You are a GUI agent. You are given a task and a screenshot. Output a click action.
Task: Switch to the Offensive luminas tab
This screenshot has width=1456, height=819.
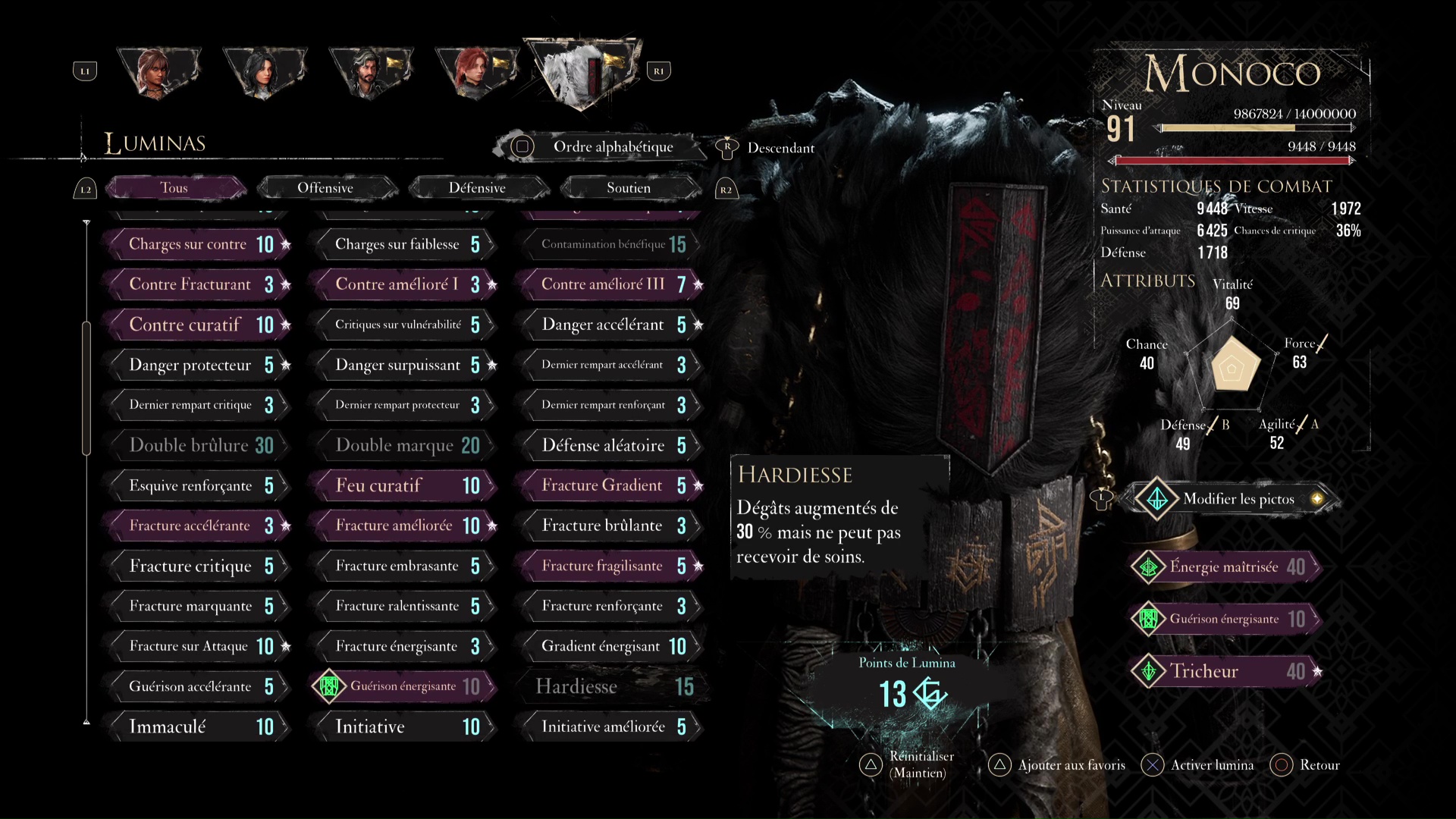pos(325,188)
